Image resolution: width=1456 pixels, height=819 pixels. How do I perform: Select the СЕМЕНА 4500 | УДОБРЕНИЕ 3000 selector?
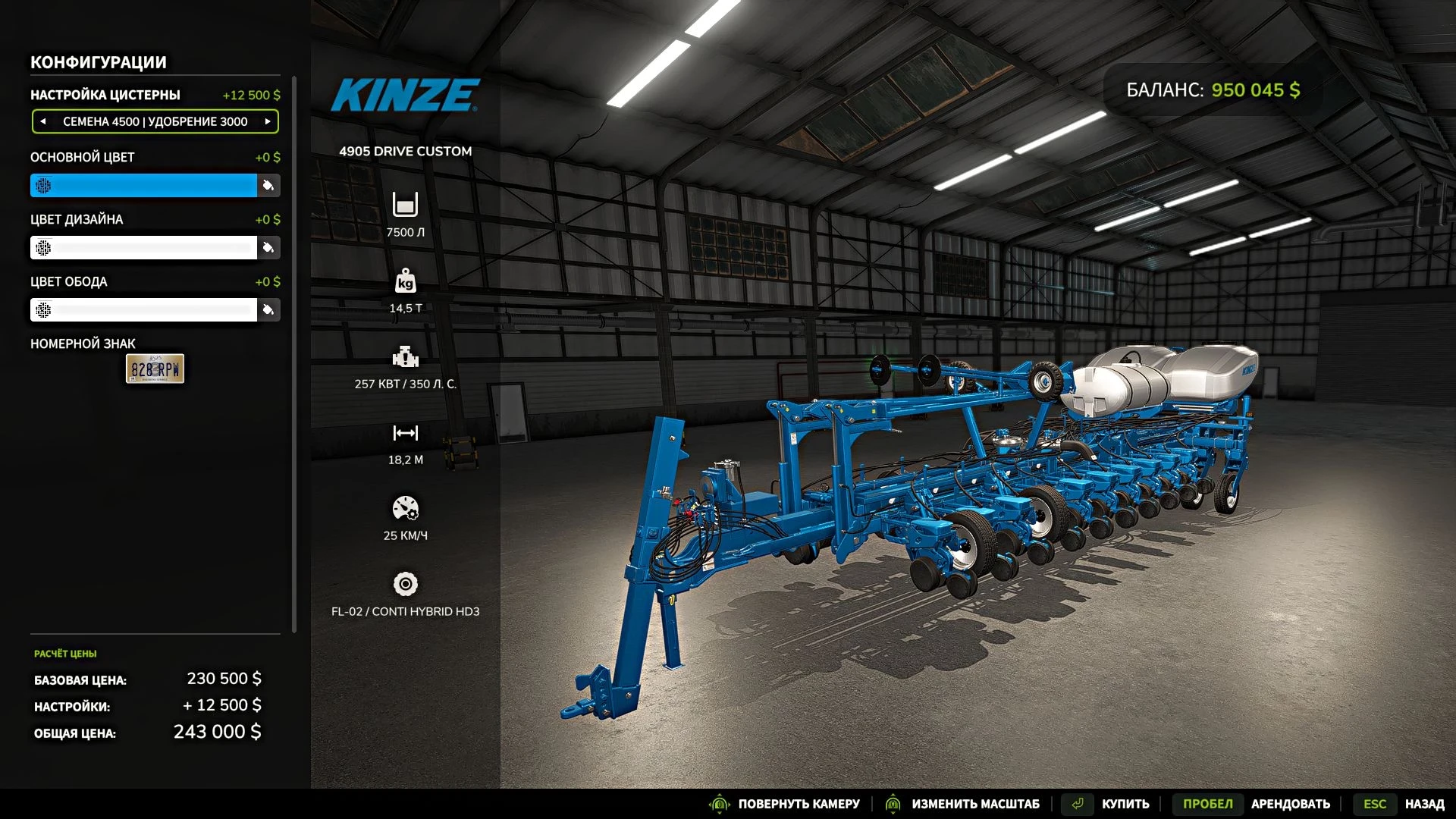click(x=155, y=121)
